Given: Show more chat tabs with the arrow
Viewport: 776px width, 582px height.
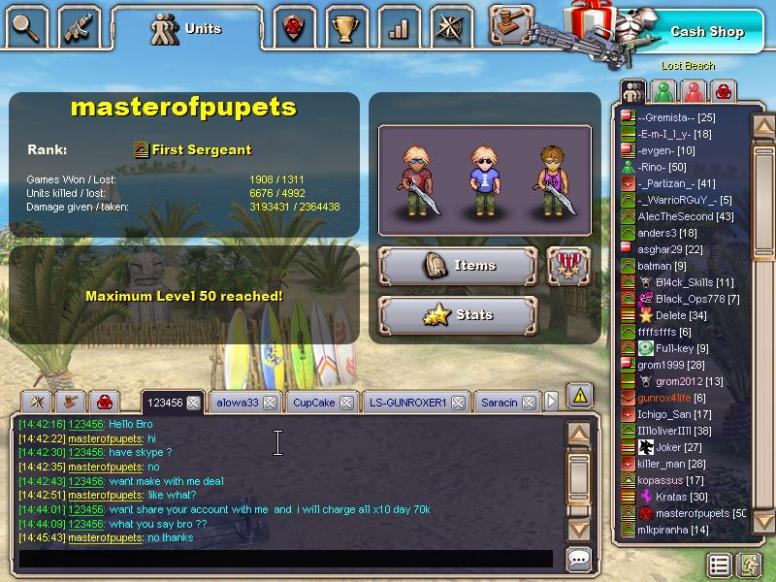Looking at the screenshot, I should [551, 402].
